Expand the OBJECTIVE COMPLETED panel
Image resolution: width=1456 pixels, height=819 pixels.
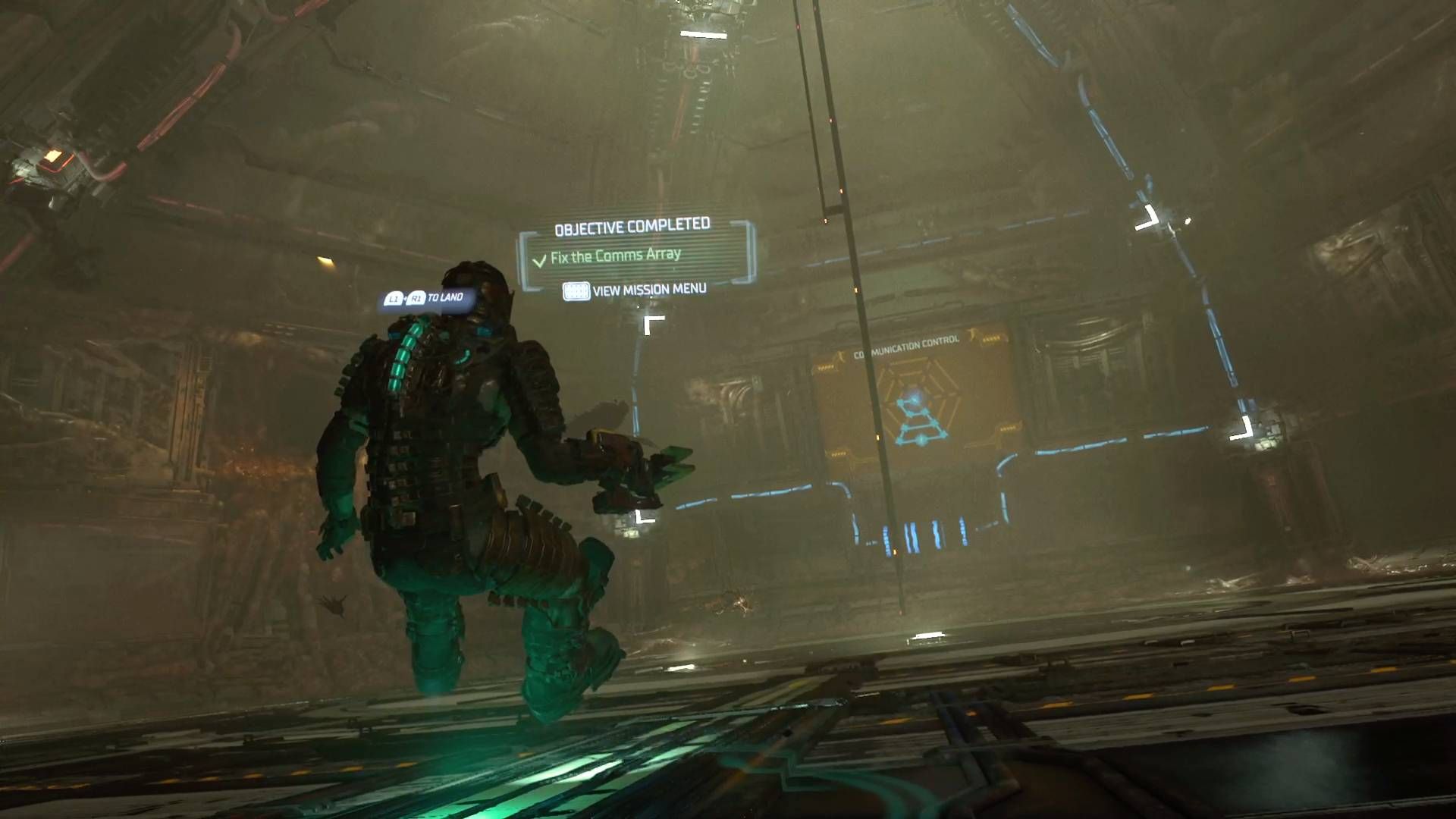coord(632,225)
